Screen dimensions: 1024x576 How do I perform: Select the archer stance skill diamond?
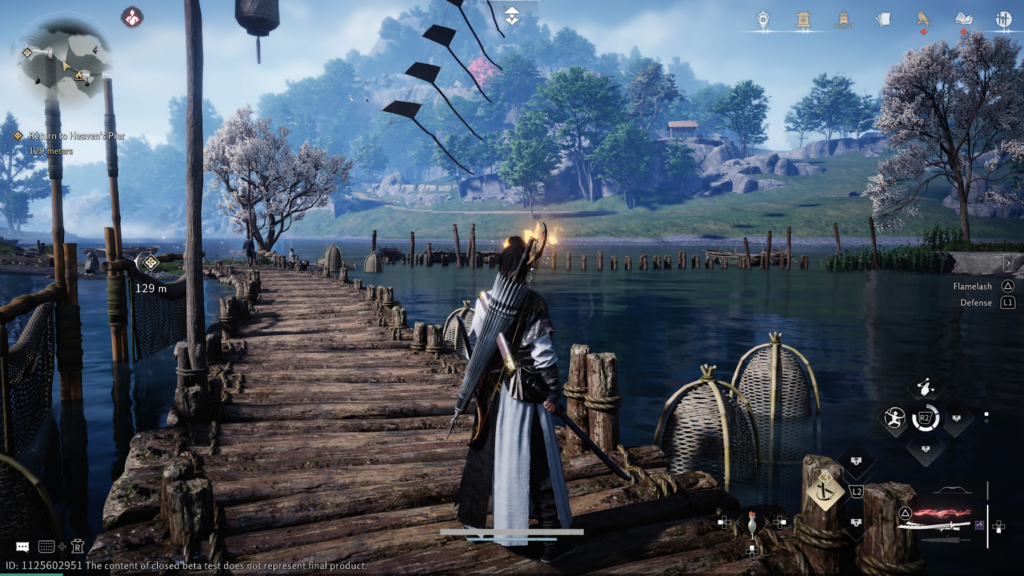[892, 418]
